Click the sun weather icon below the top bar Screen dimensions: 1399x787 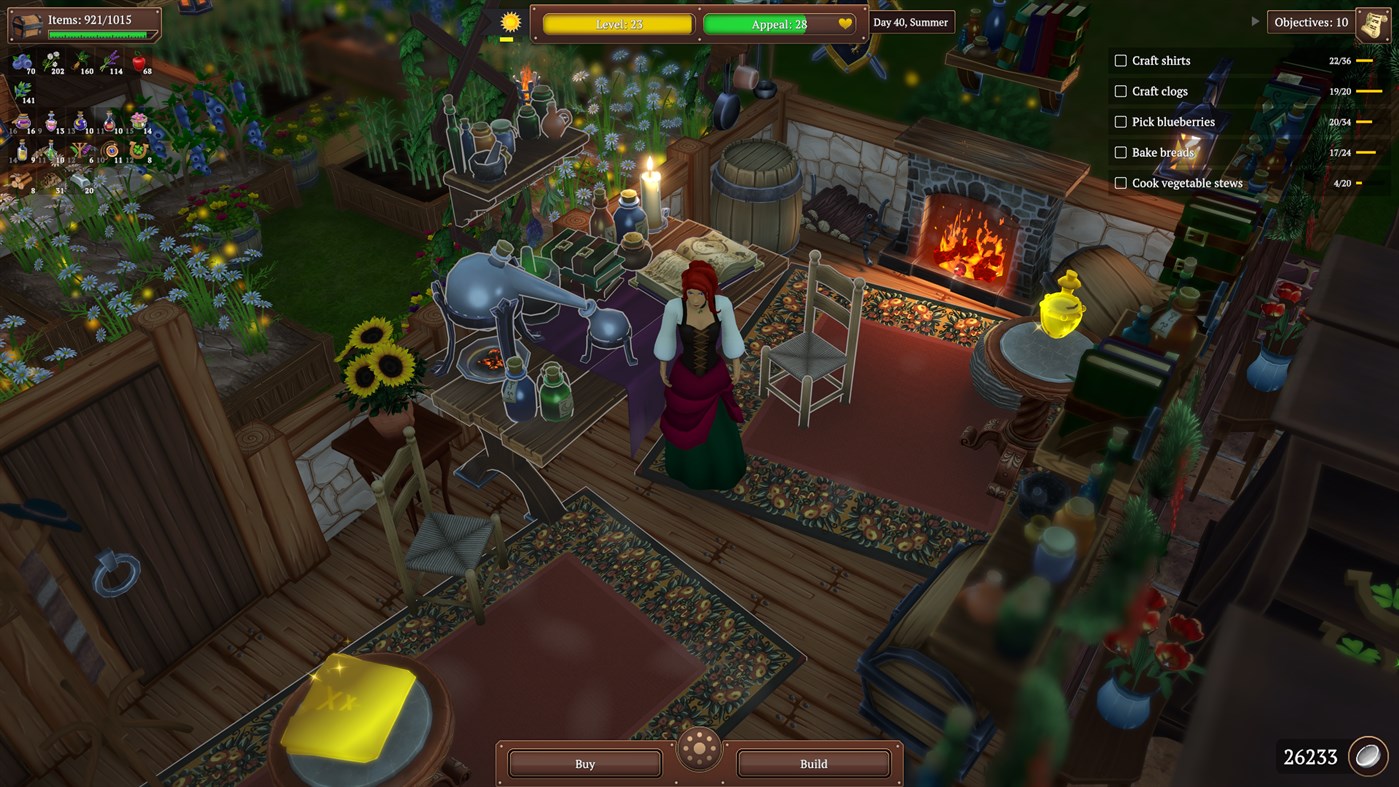[508, 21]
